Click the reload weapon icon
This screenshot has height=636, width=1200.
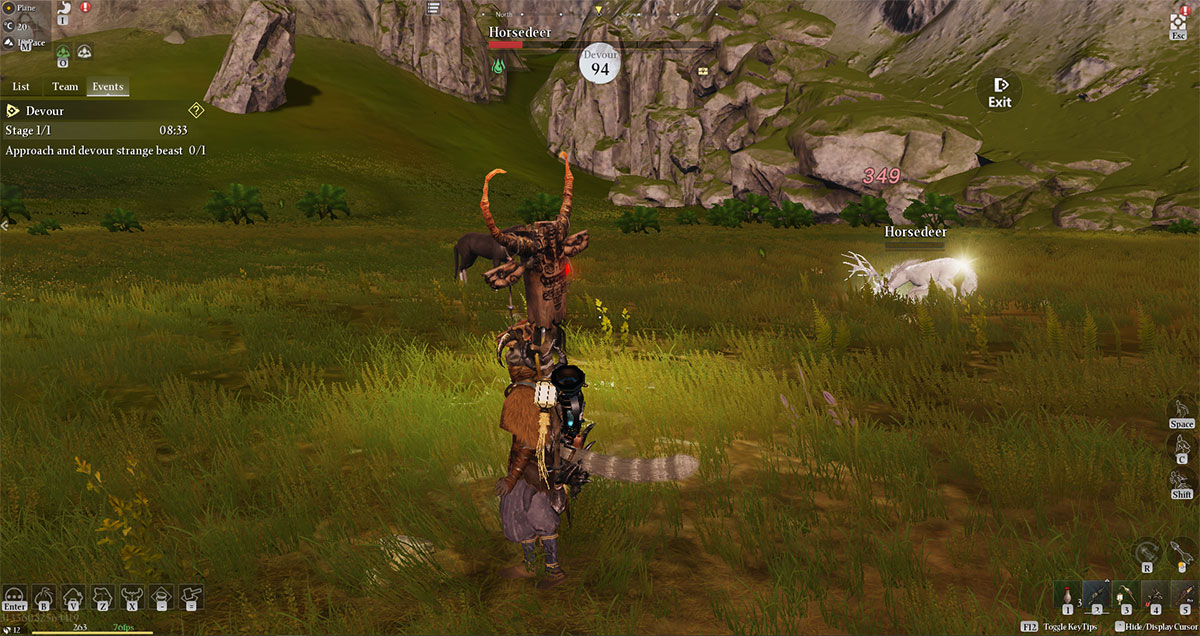pos(1148,552)
